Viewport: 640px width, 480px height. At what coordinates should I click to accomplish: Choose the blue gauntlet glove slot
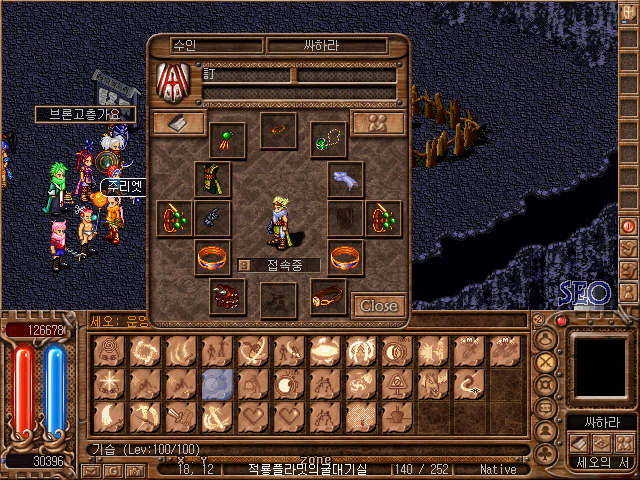[212, 217]
